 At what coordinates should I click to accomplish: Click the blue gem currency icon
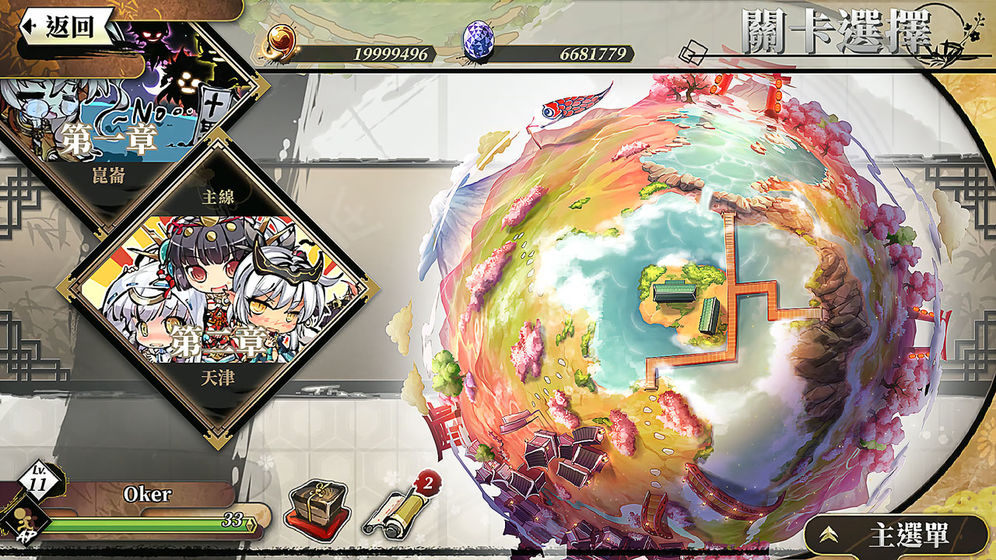point(477,43)
